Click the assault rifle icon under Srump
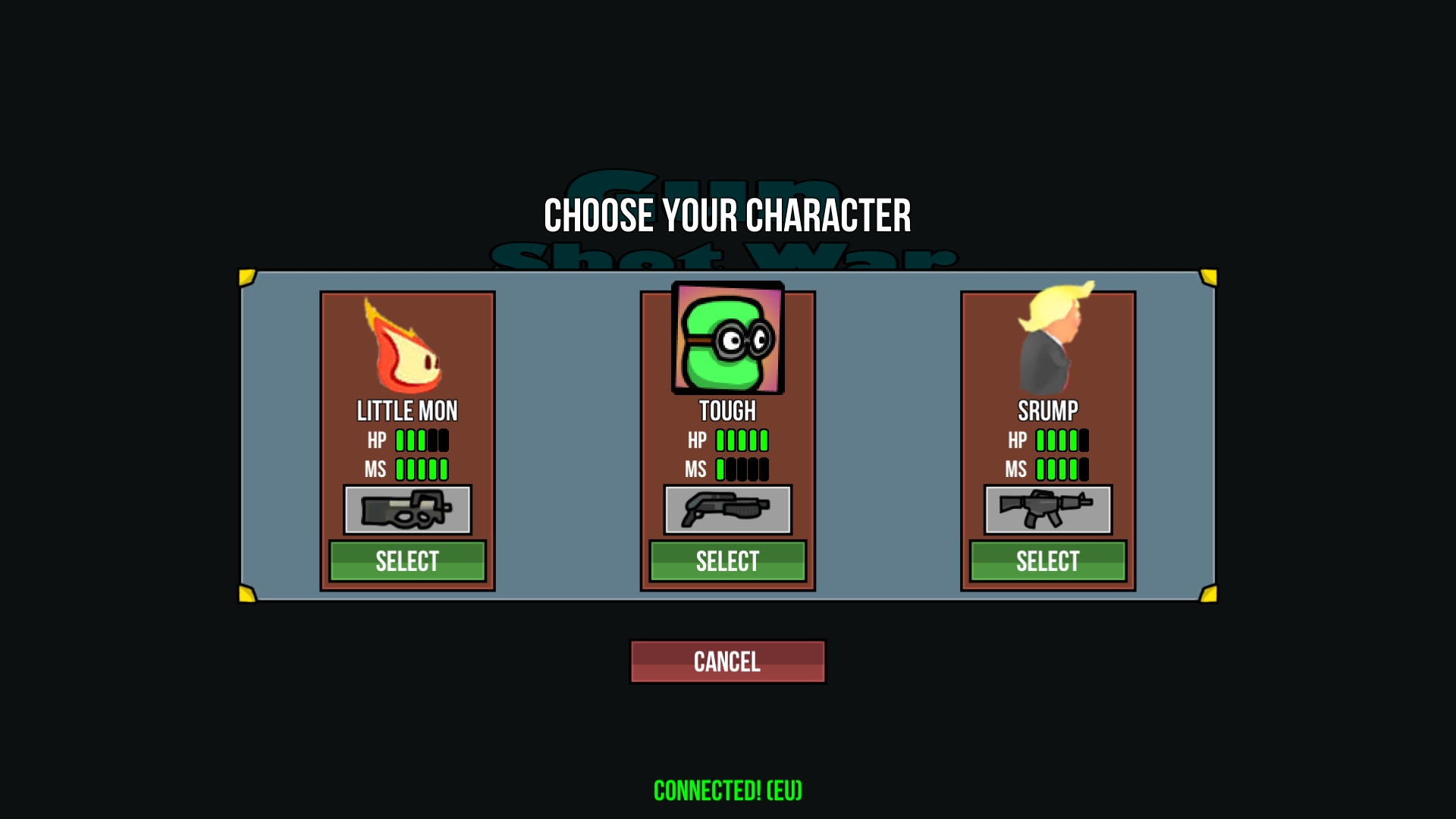Screen dimensions: 1456x819 (1047, 510)
